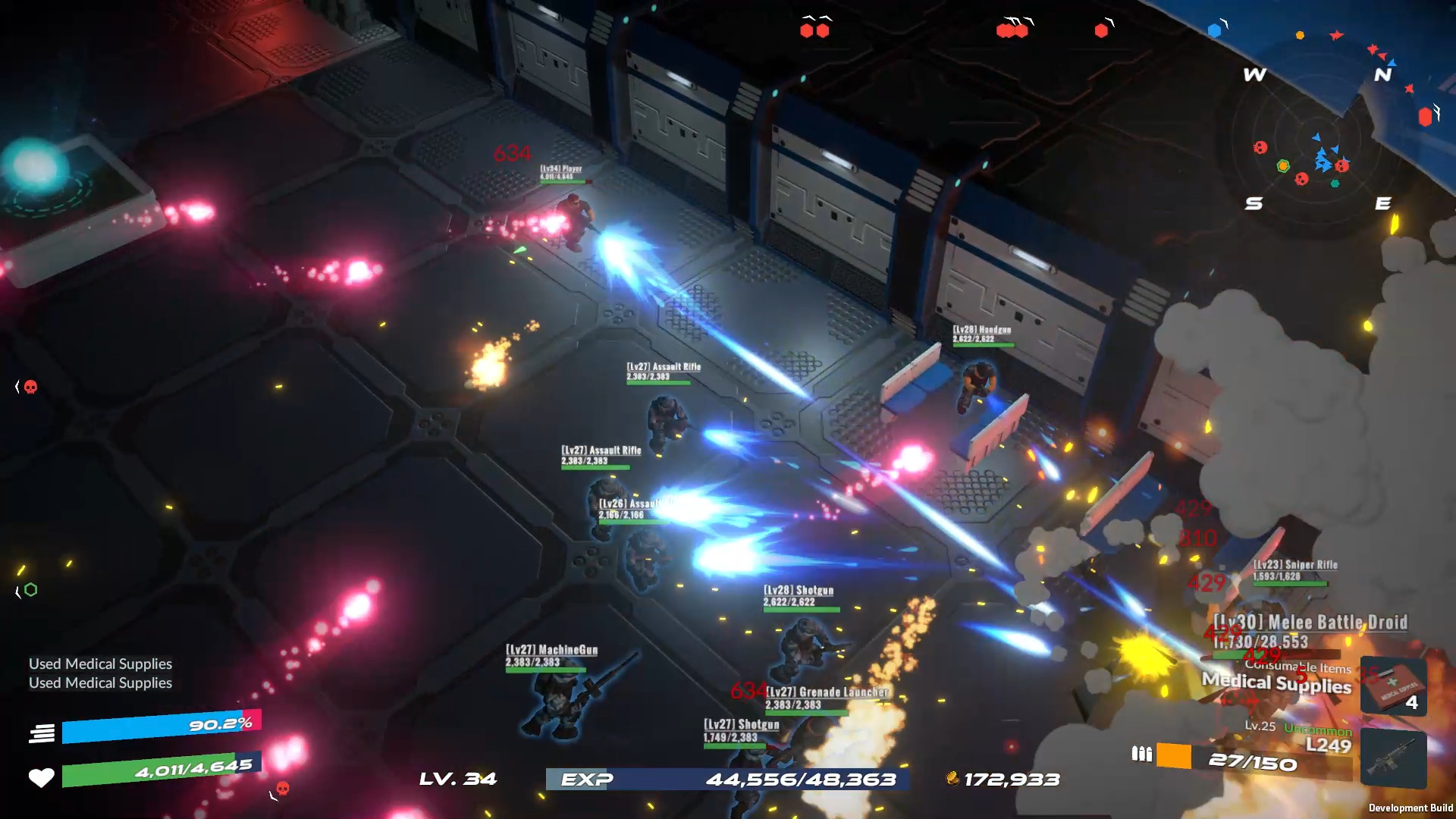This screenshot has height=819, width=1456.
Task: Click the LV. 34 level label
Action: 457,779
